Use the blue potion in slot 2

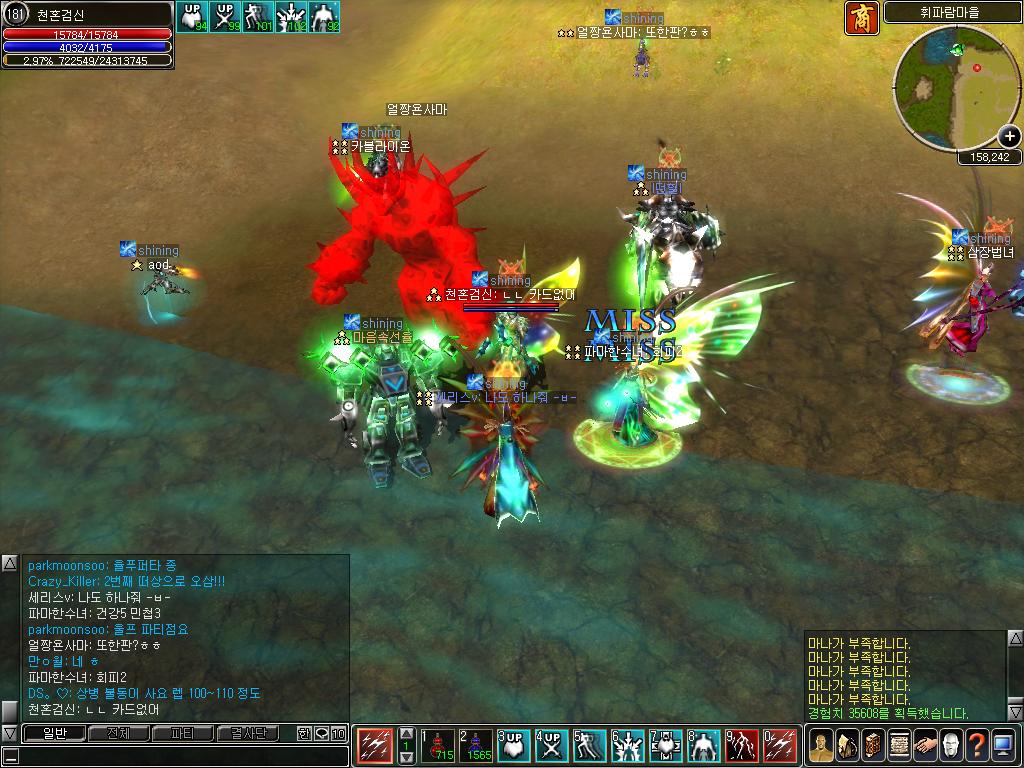click(x=475, y=746)
